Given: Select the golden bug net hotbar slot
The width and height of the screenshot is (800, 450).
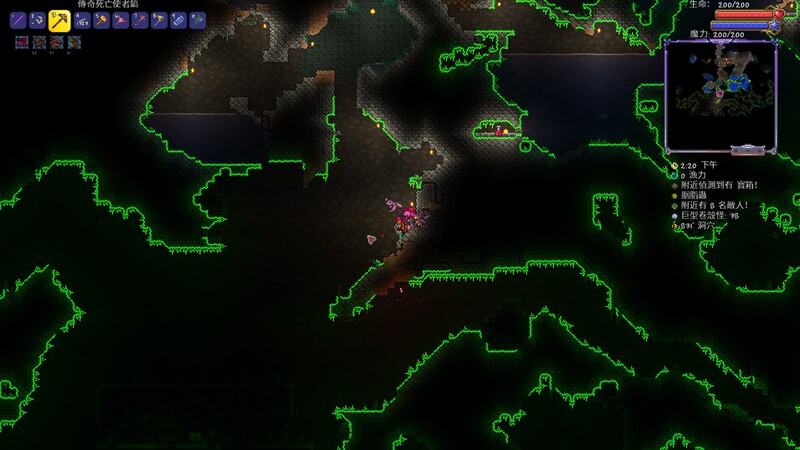Looking at the screenshot, I should (x=159, y=19).
